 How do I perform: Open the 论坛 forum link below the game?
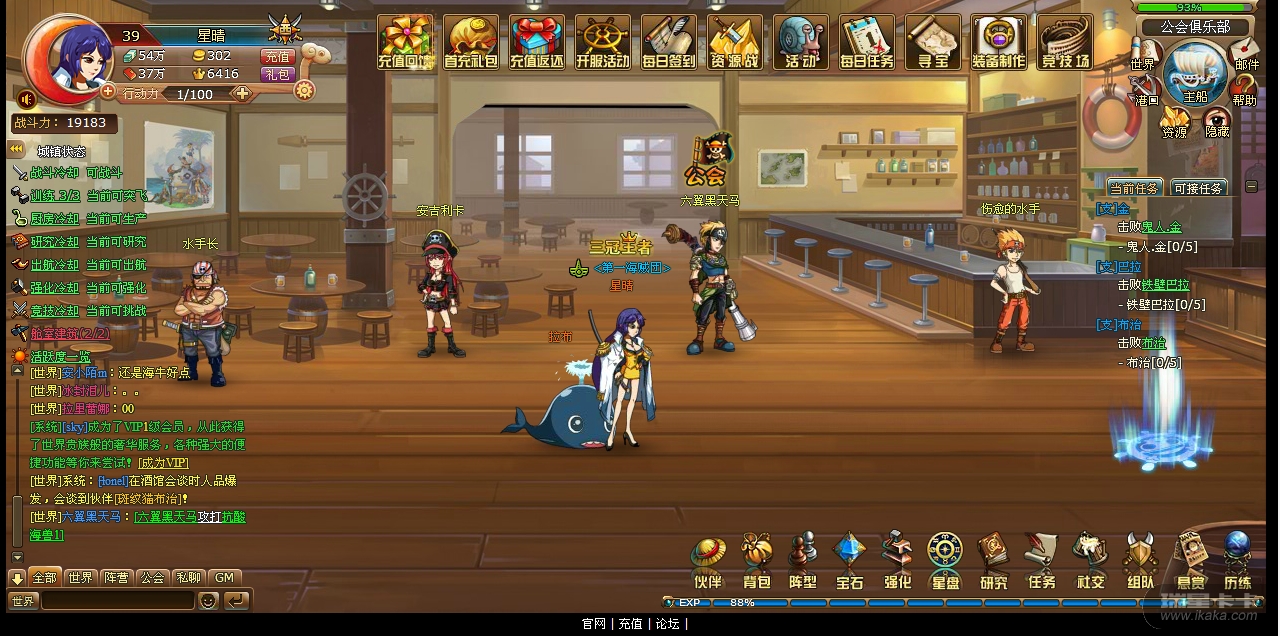tap(667, 623)
